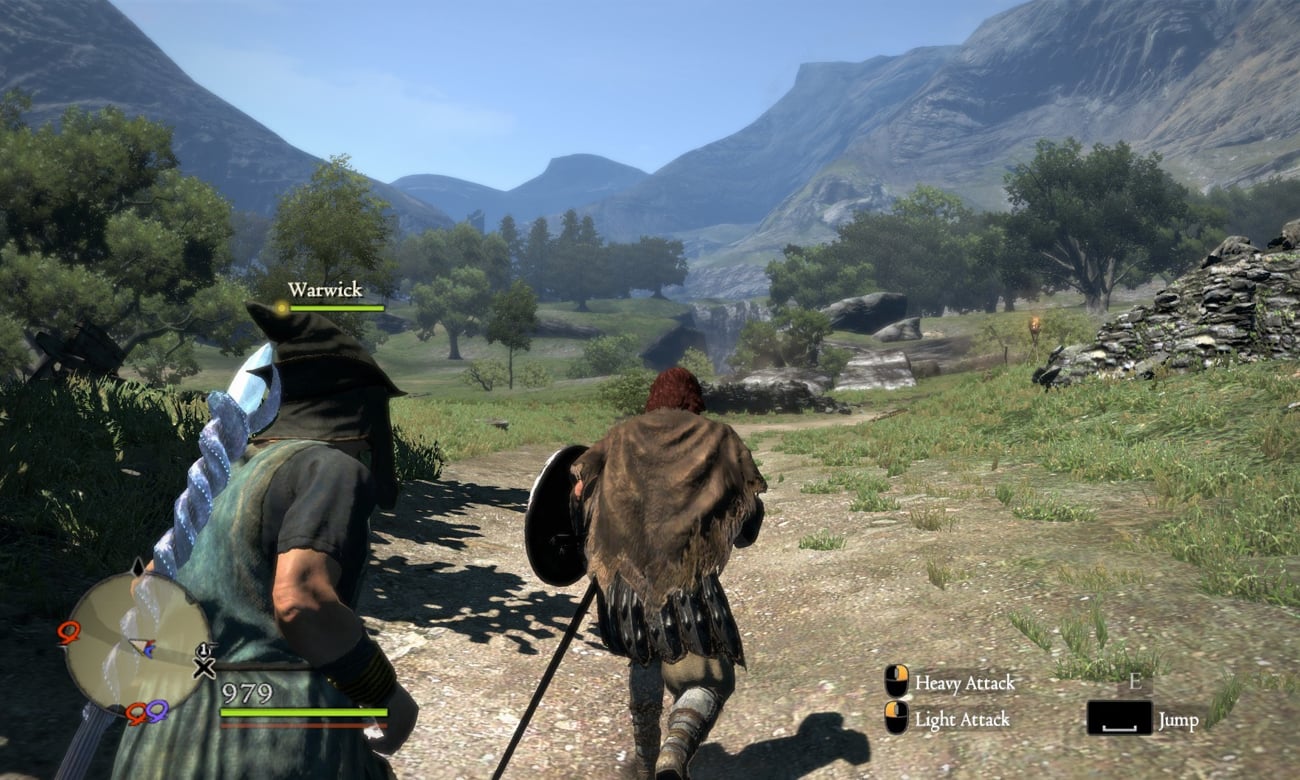Select the black X lantern item icon
This screenshot has height=780, width=1300.
point(204,666)
